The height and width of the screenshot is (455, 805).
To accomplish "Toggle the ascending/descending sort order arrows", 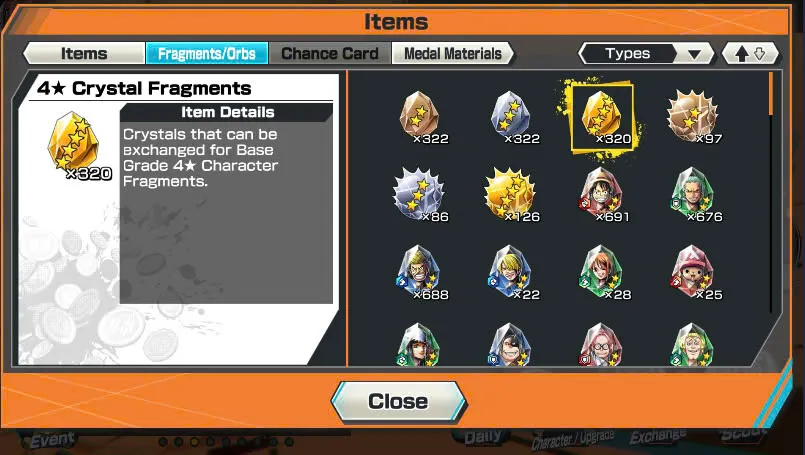I will 749,54.
